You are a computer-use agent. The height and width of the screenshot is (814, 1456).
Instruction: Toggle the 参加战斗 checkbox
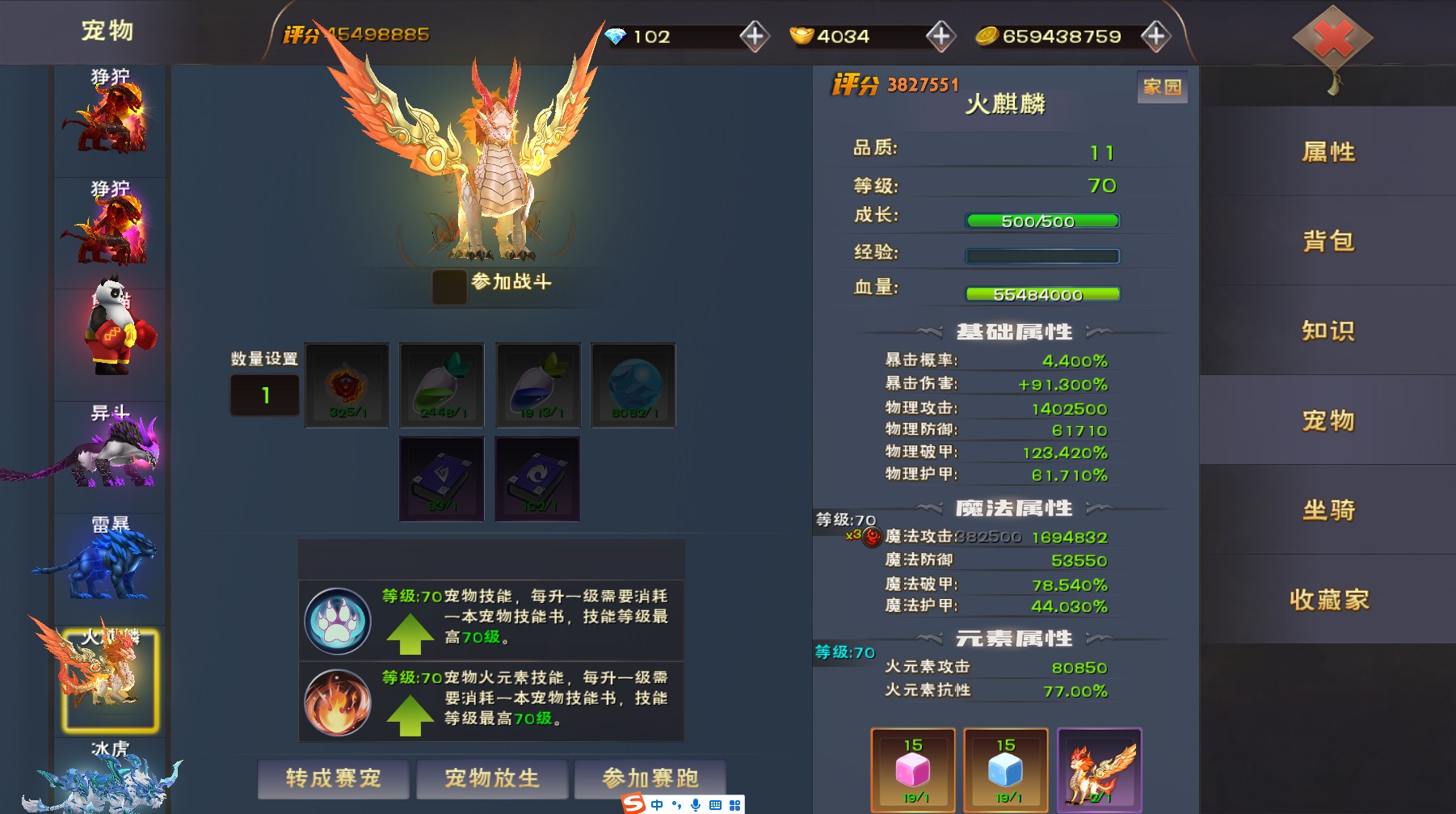449,286
